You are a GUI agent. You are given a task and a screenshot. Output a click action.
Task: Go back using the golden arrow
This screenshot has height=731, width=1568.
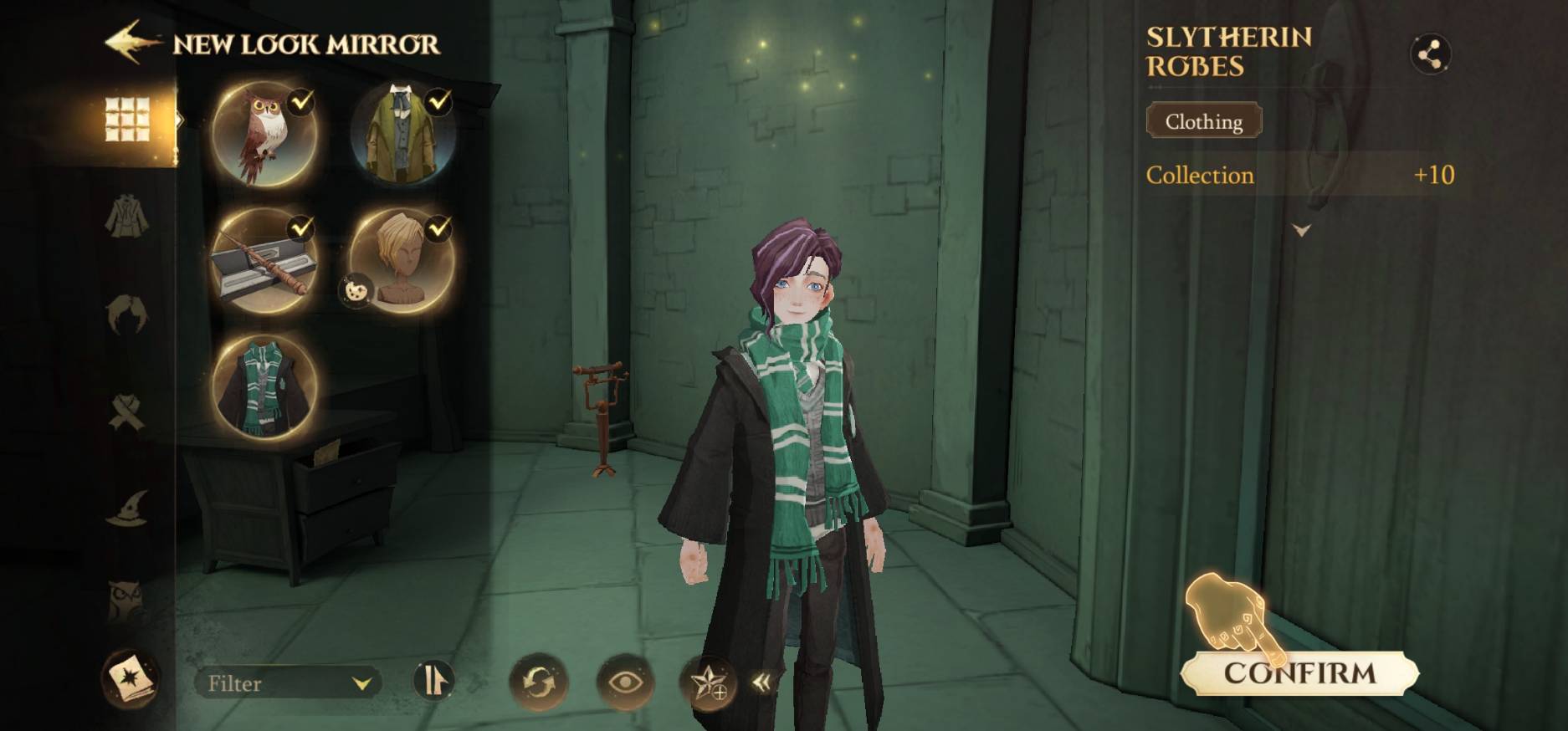132,43
